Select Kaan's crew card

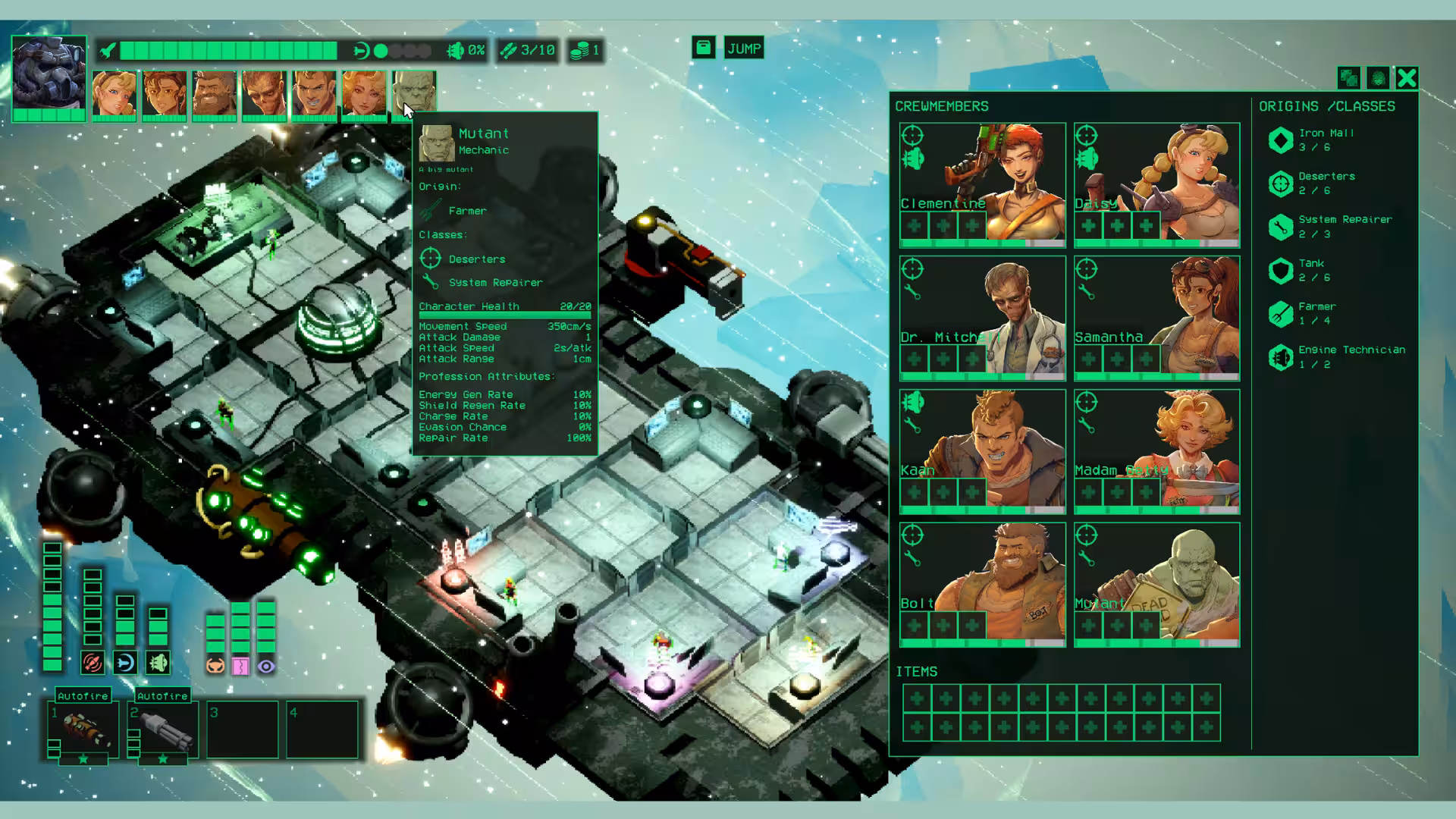coord(982,451)
